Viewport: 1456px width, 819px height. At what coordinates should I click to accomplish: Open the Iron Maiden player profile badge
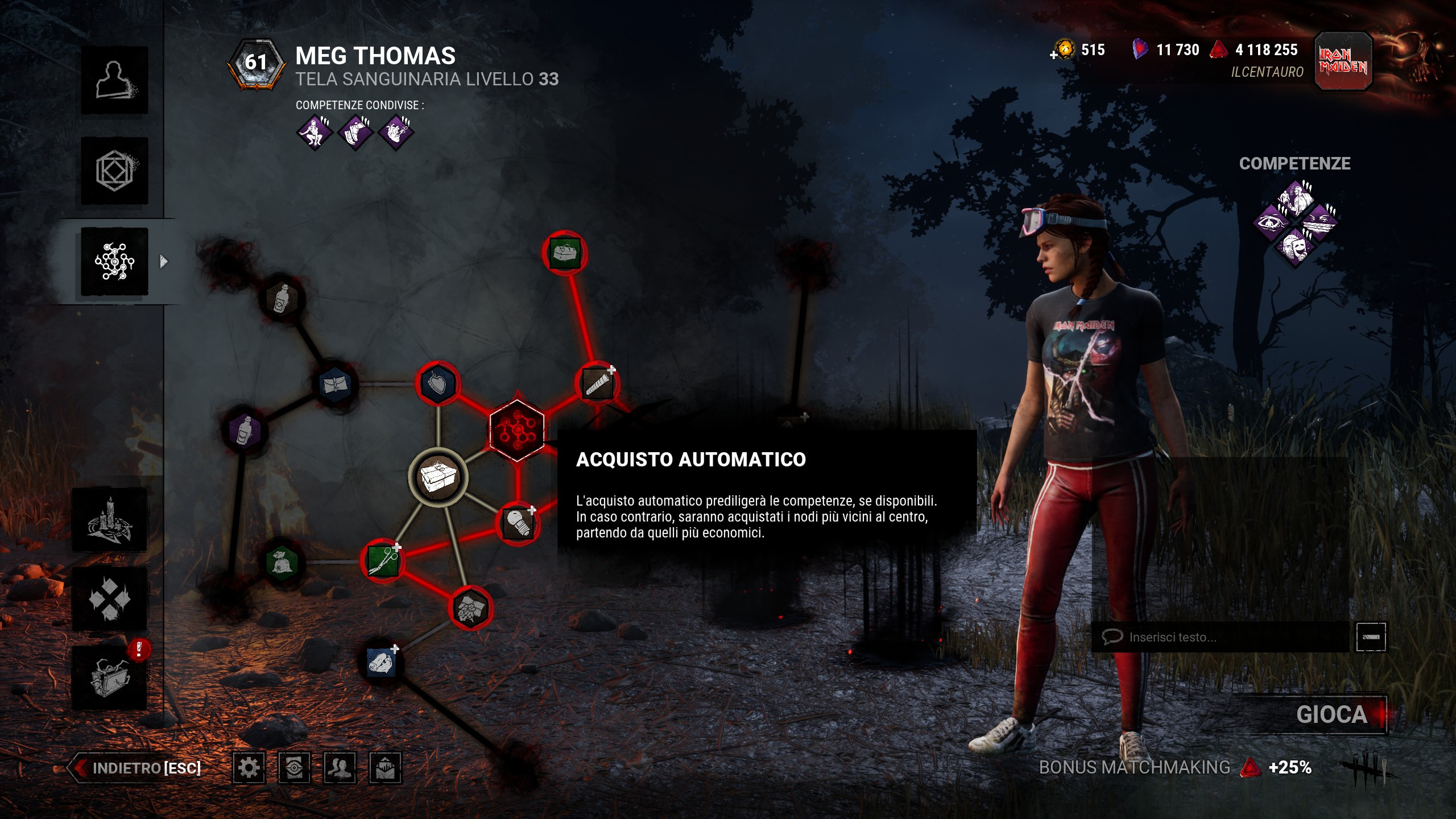click(x=1343, y=61)
